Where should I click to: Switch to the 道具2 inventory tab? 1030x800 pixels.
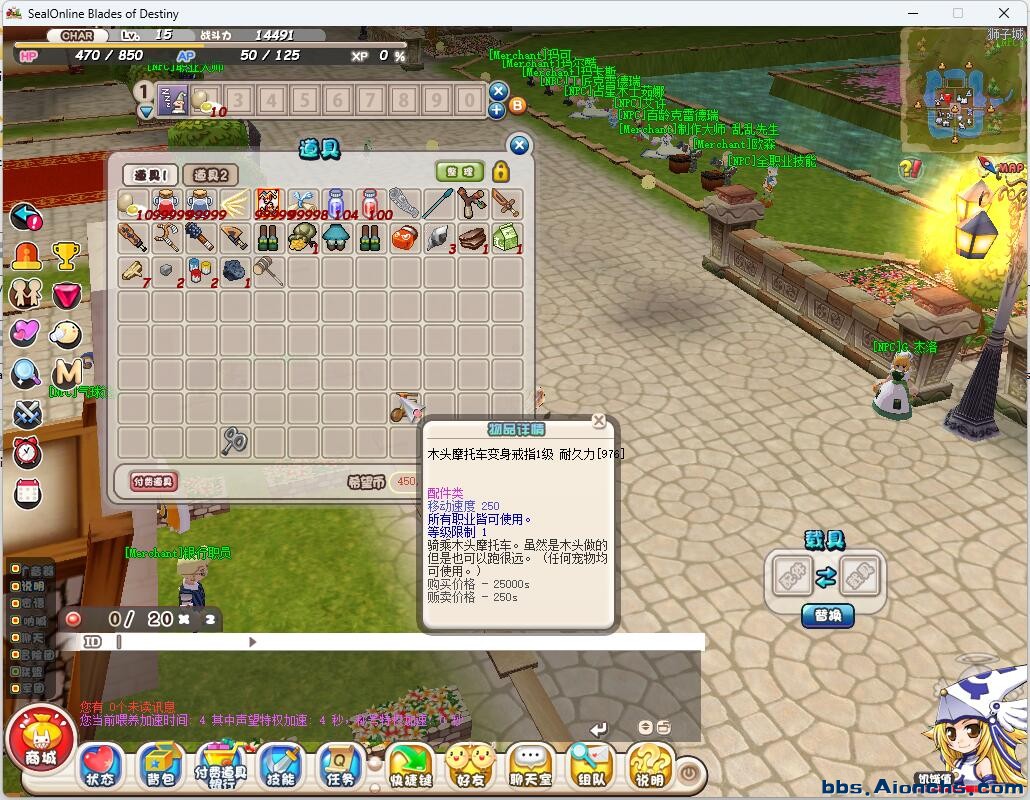pos(210,175)
